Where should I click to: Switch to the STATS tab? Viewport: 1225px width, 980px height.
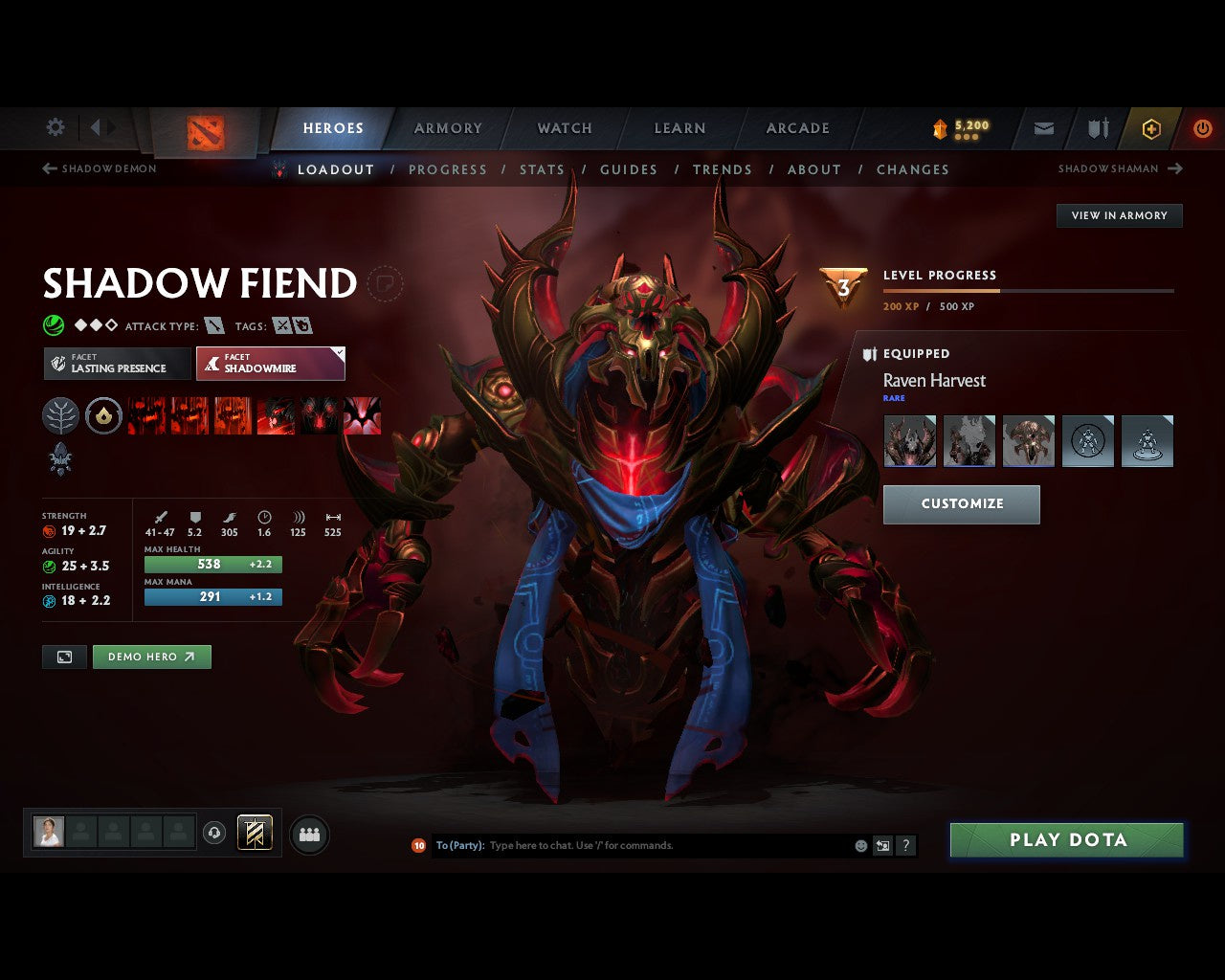click(542, 169)
